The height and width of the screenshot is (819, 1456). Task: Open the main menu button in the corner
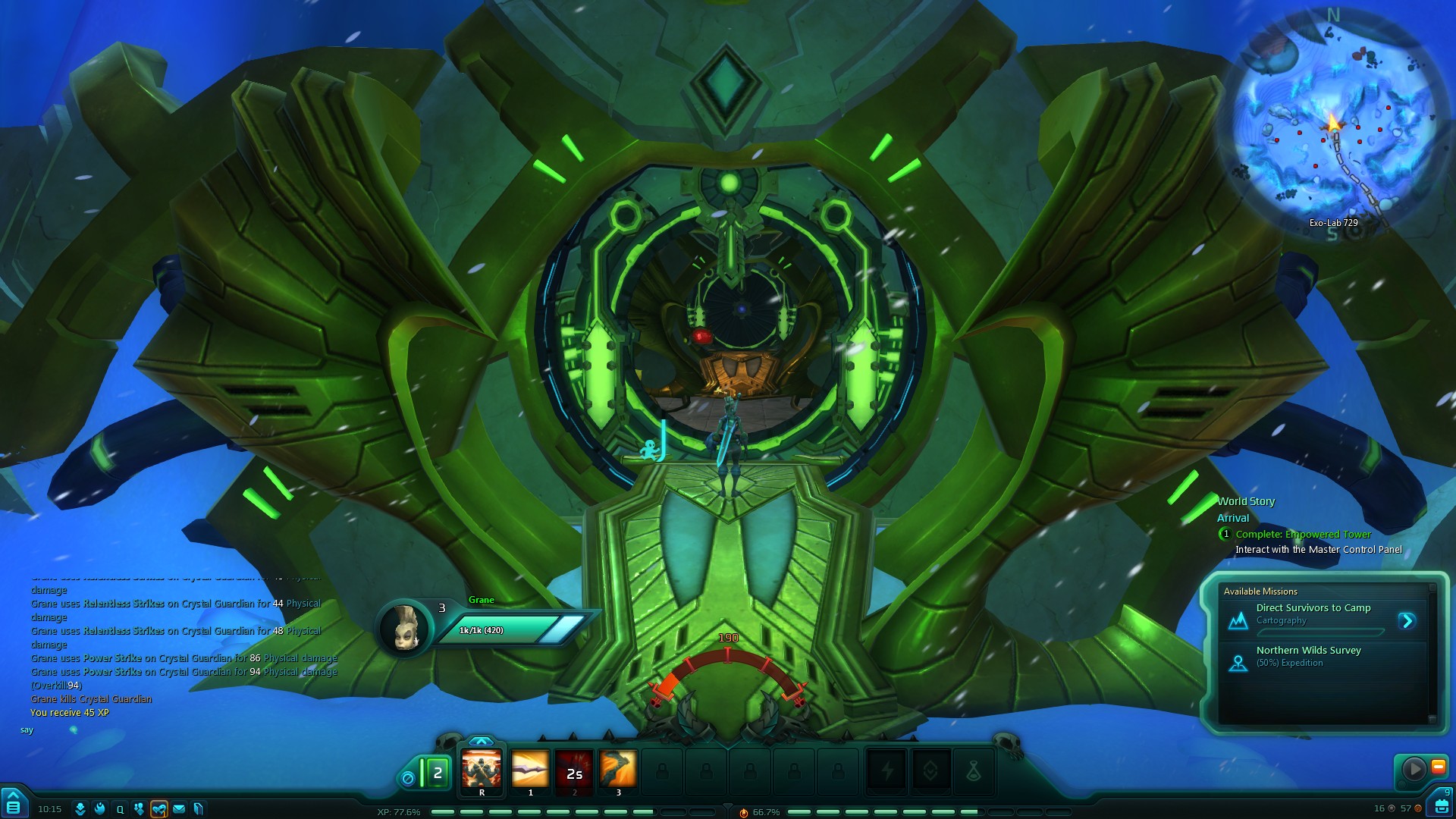13,805
